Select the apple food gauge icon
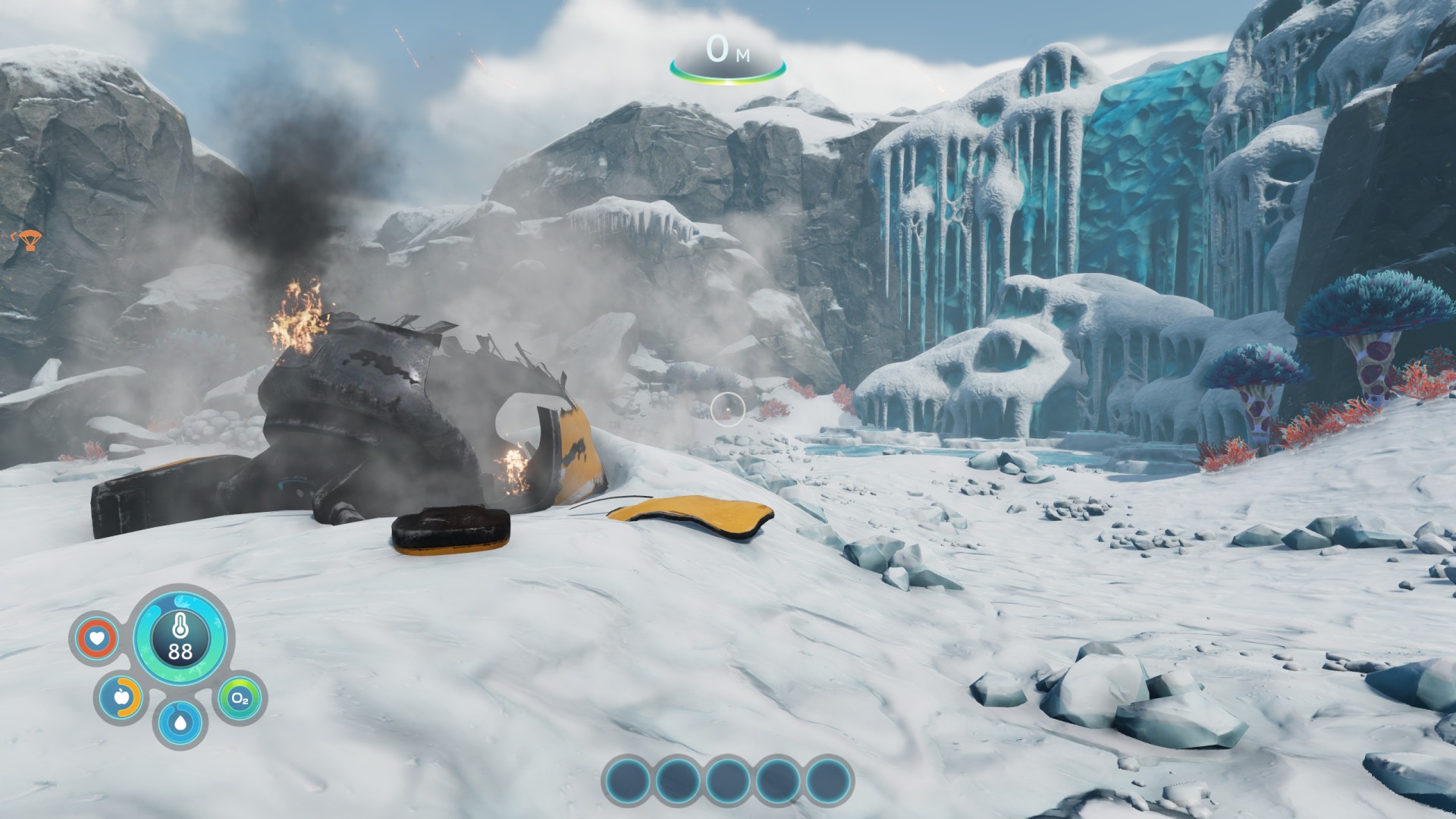The height and width of the screenshot is (819, 1456). (121, 697)
